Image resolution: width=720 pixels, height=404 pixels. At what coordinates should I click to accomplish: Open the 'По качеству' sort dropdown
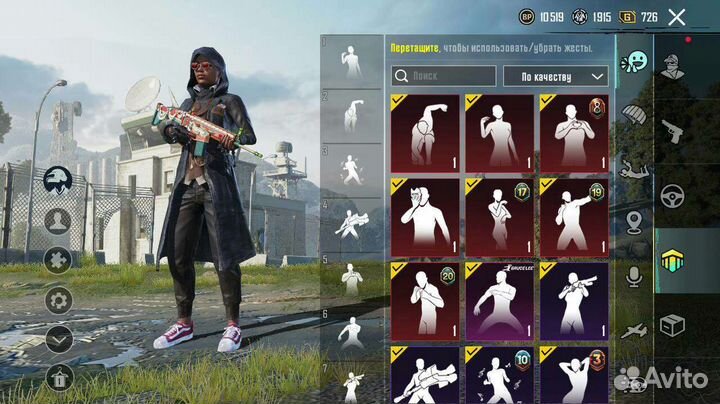556,75
